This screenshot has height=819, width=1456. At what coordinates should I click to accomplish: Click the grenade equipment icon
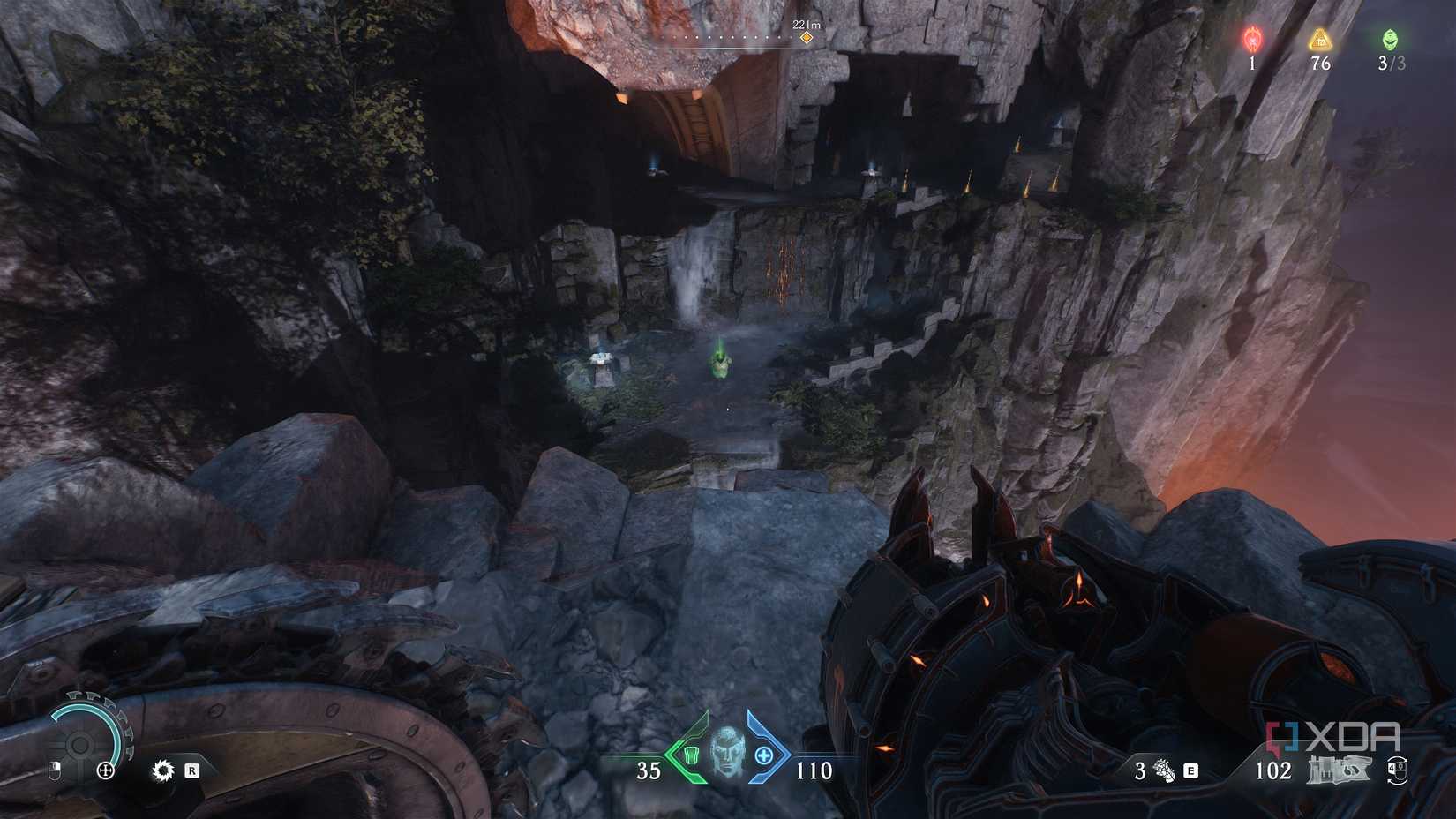point(1163,770)
